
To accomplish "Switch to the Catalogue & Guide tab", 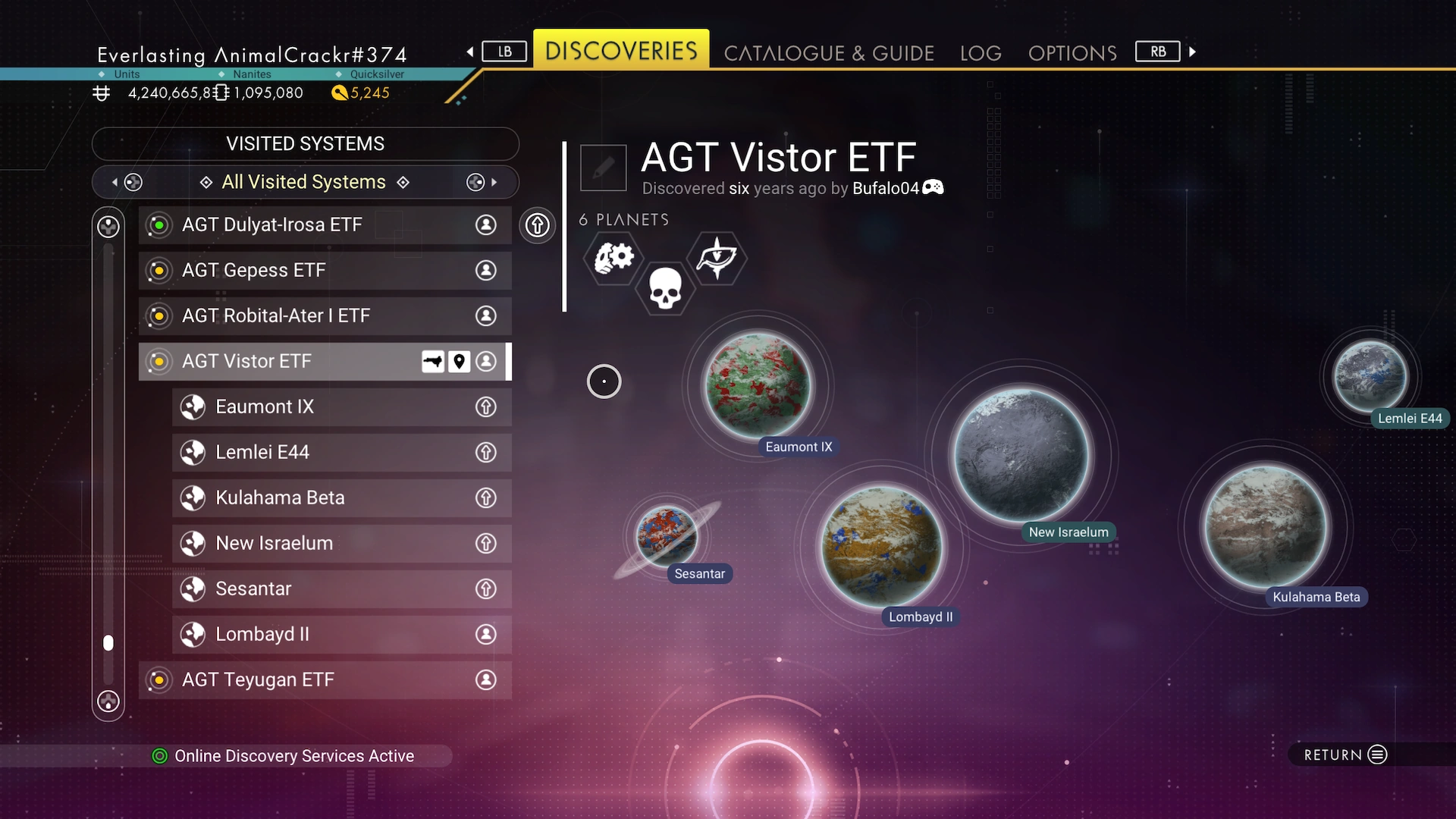I will (828, 53).
